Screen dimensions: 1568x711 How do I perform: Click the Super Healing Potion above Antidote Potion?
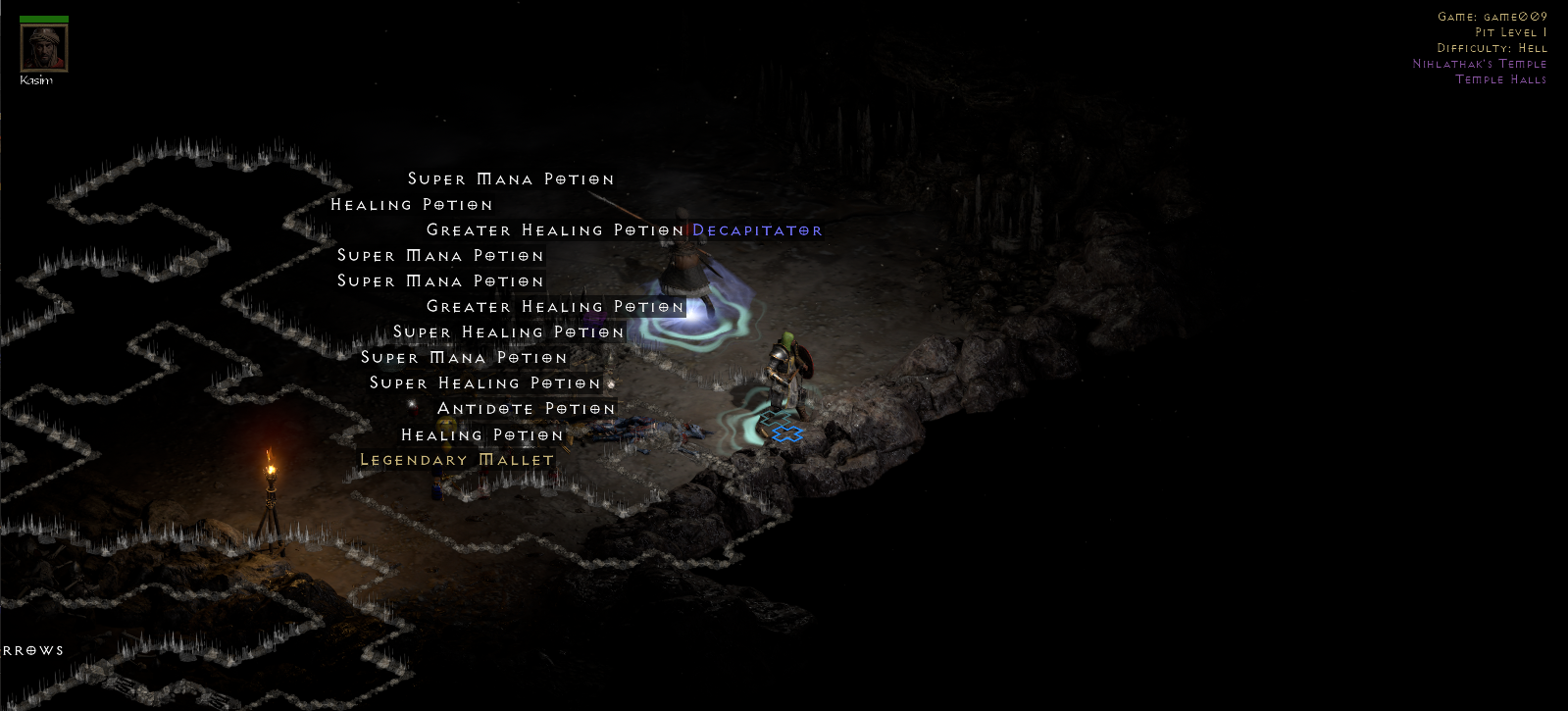pyautogui.click(x=484, y=383)
